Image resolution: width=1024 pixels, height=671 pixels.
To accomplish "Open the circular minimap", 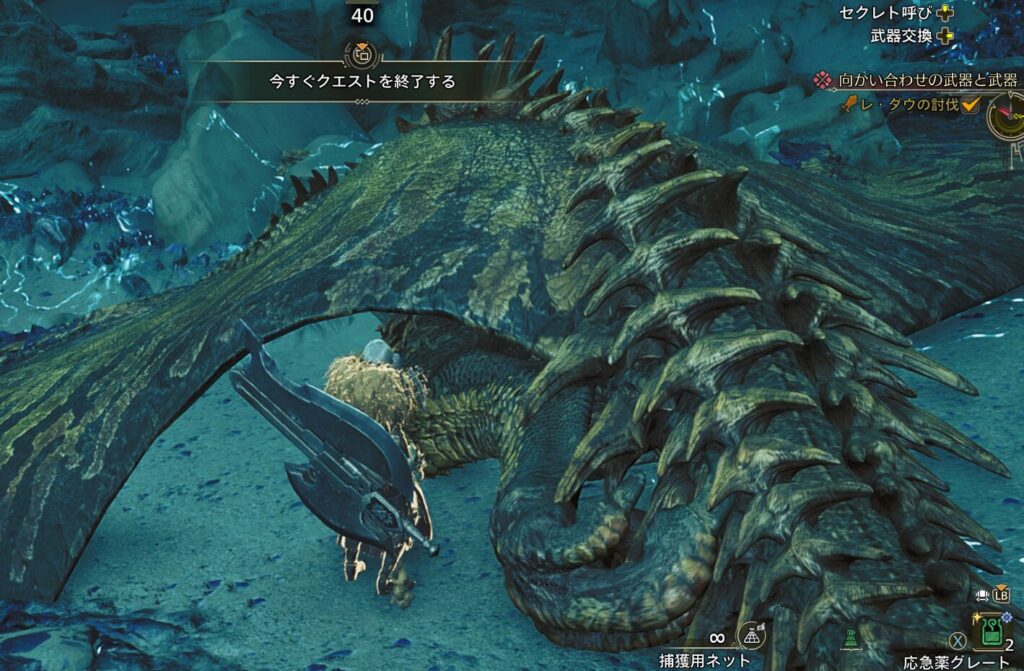I will pyautogui.click(x=1007, y=115).
